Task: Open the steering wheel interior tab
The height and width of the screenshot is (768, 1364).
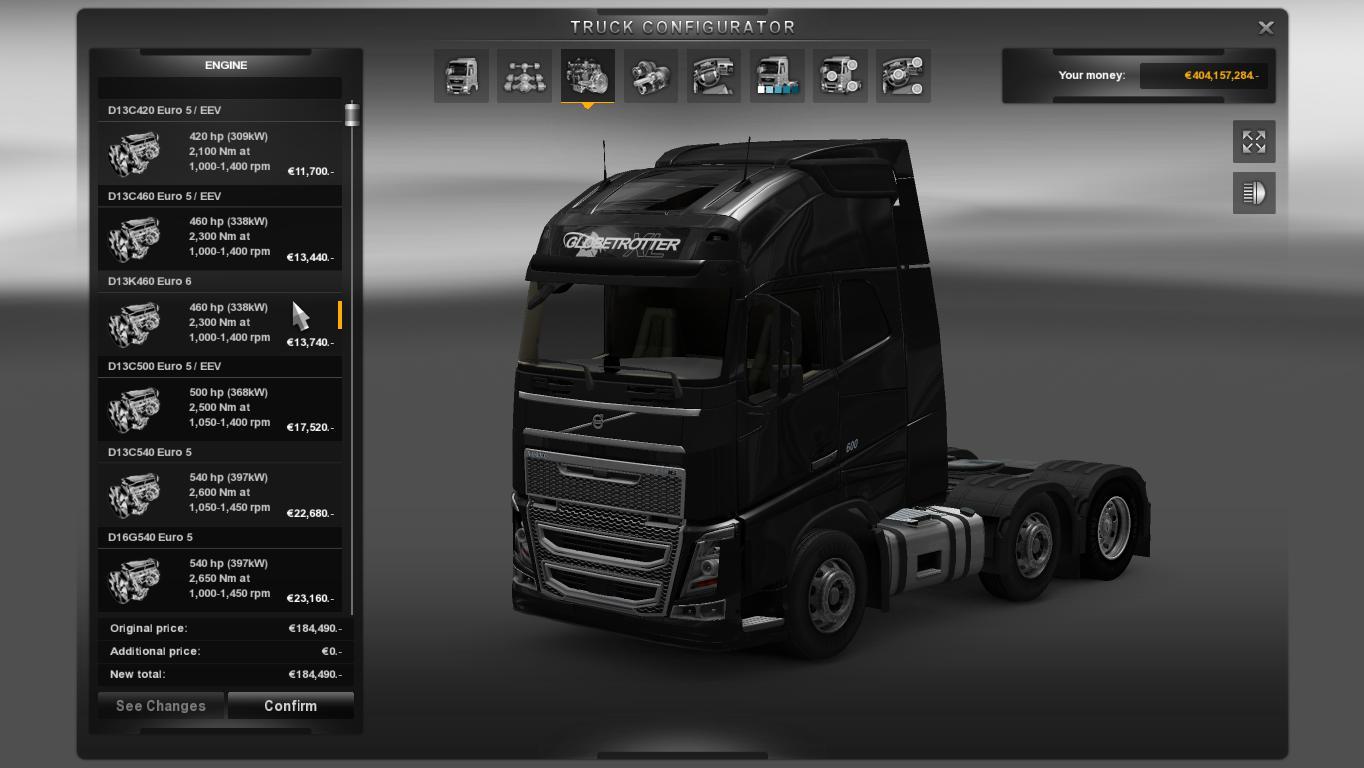Action: 713,76
